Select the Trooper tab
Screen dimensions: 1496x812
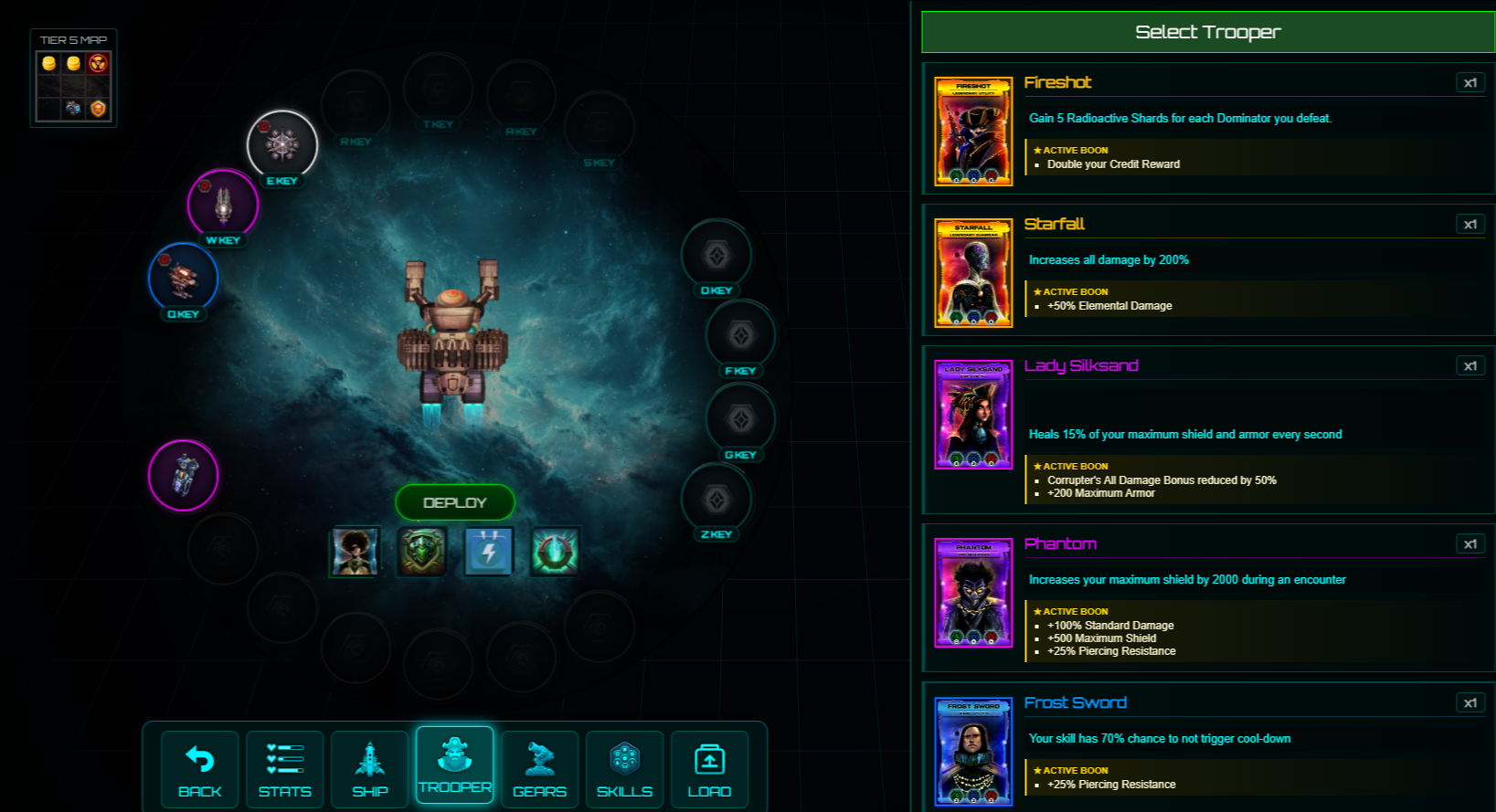point(455,765)
